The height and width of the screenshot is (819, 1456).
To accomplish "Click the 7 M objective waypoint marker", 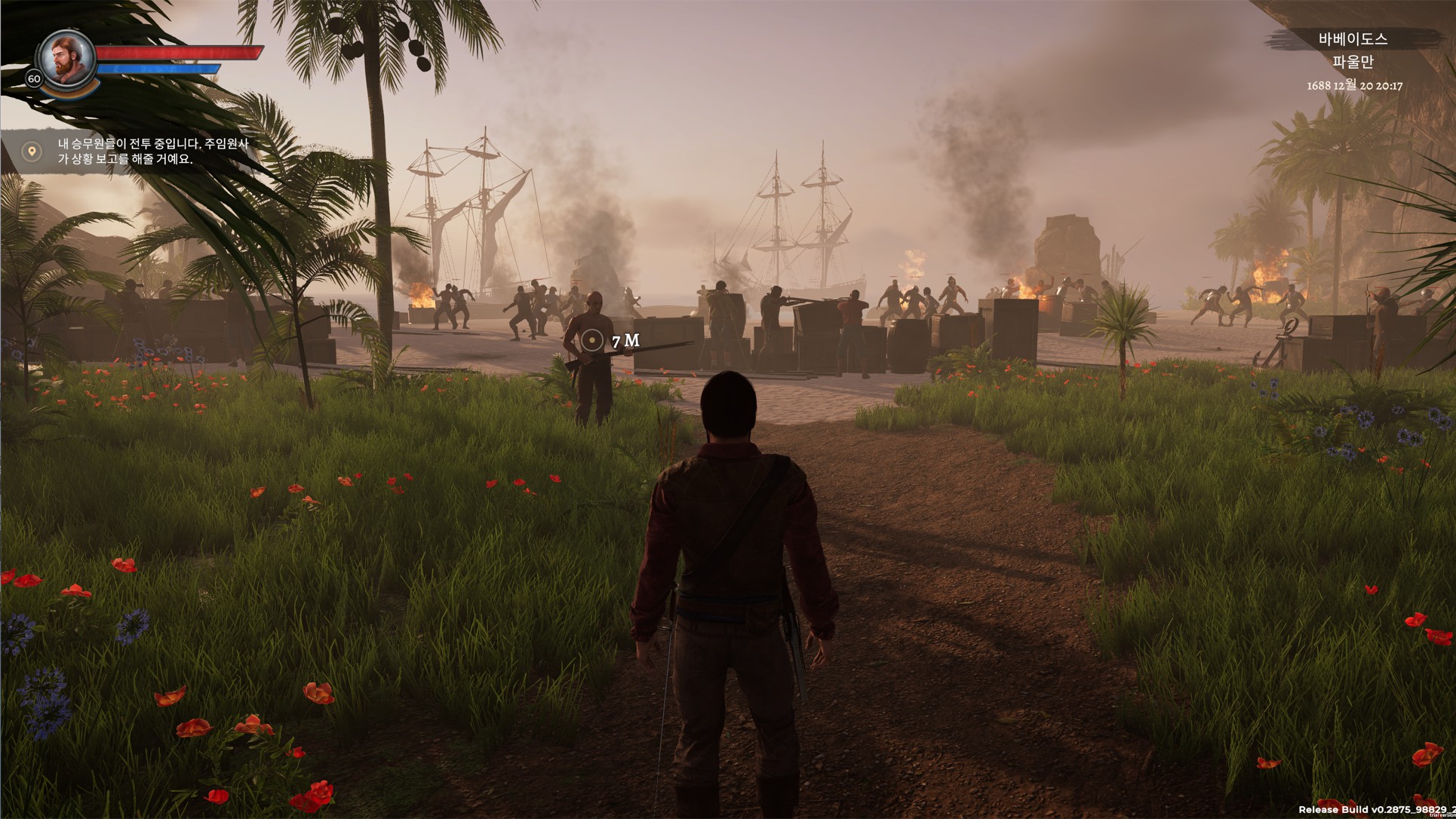I will (x=594, y=340).
